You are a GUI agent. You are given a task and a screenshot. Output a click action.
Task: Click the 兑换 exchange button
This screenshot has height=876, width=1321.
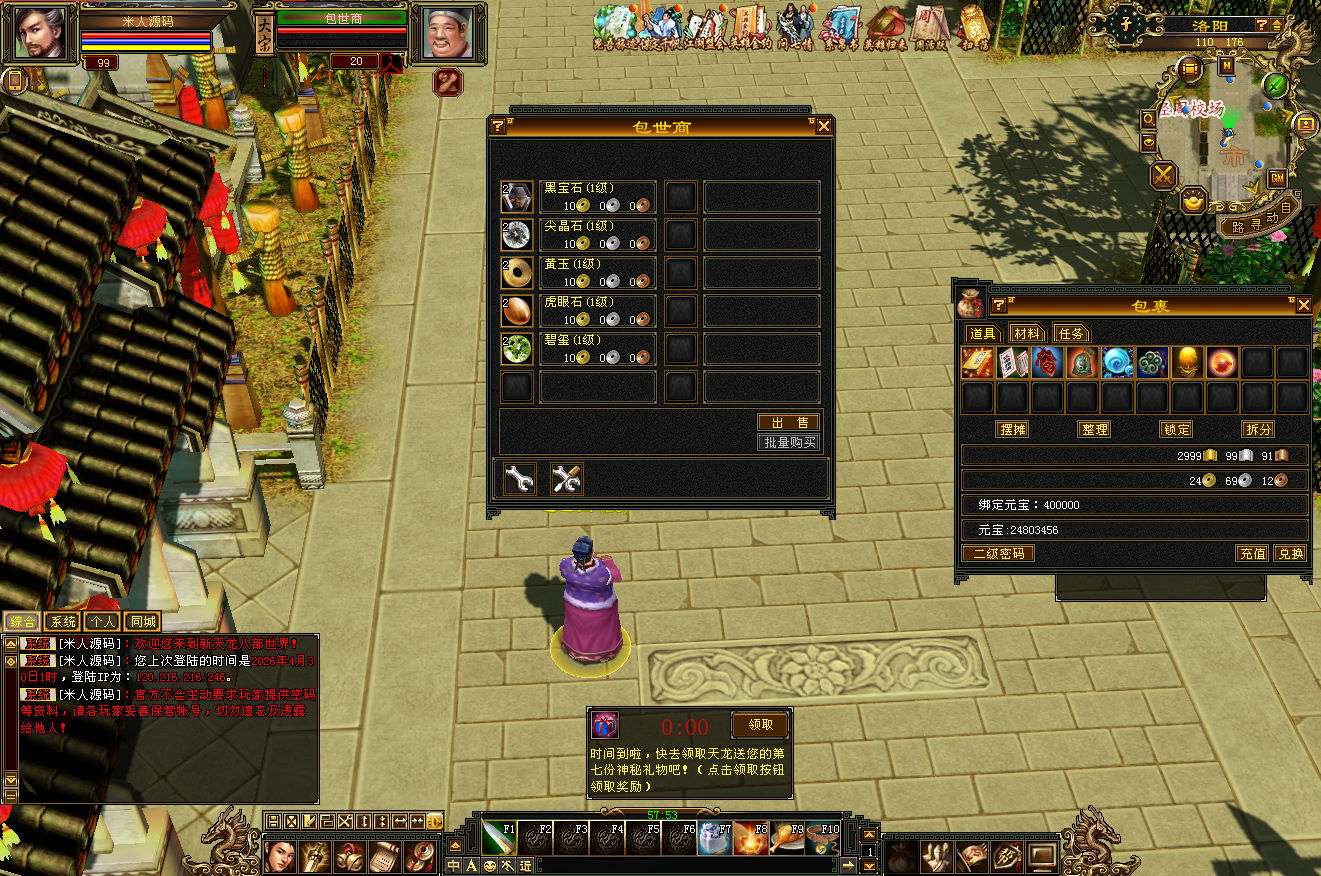coord(1290,553)
